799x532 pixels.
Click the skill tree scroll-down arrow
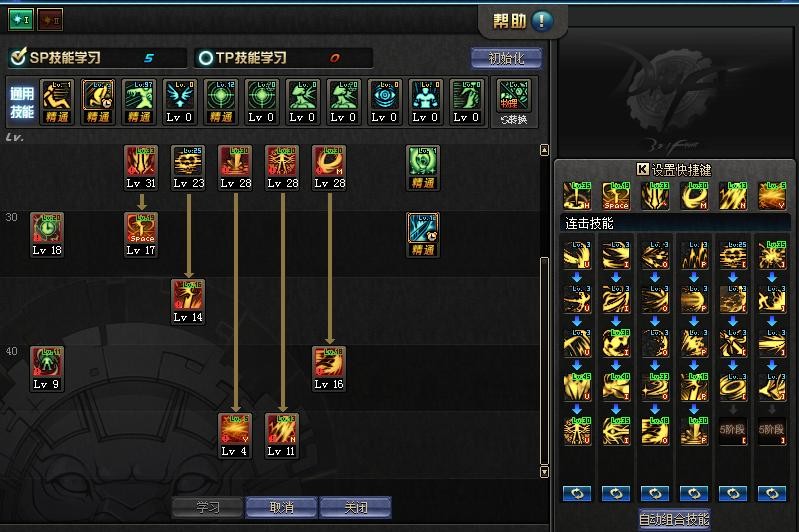[545, 471]
